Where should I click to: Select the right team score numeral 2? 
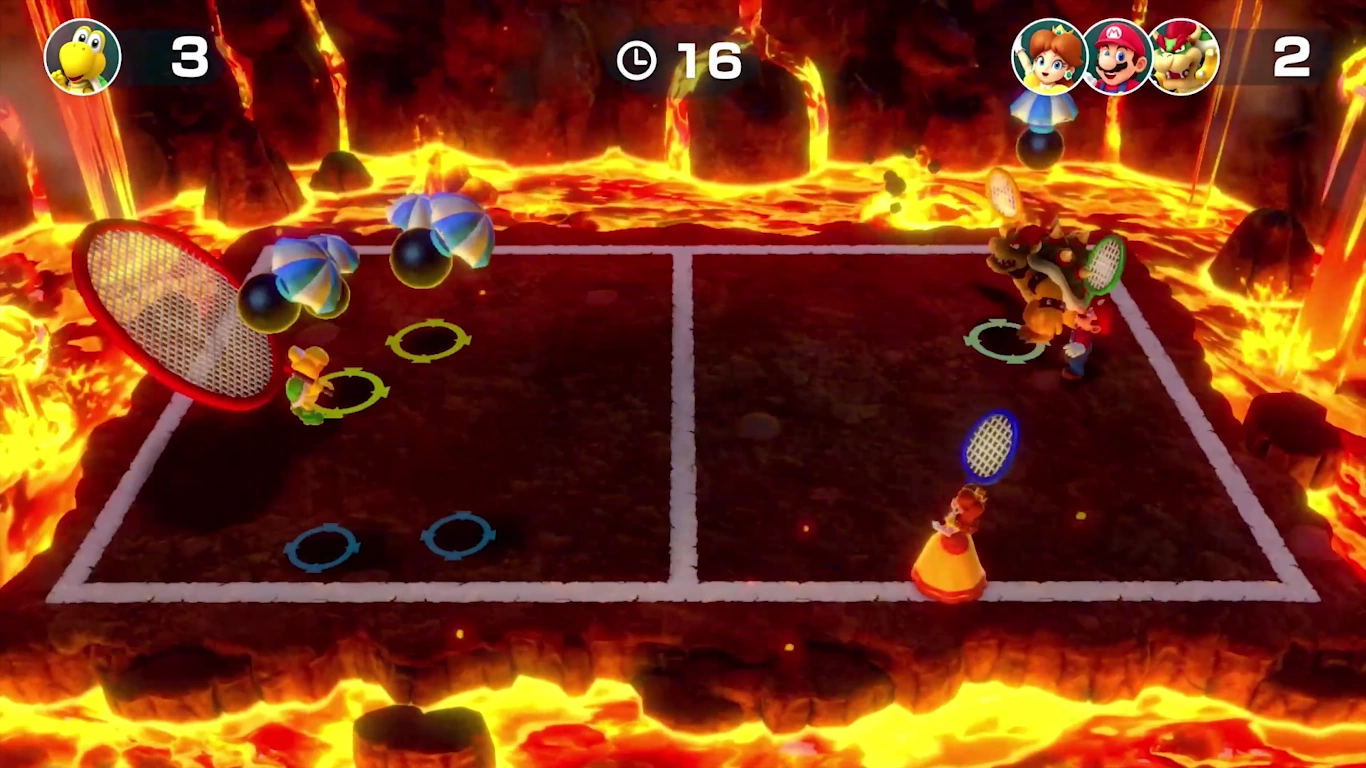point(1292,58)
